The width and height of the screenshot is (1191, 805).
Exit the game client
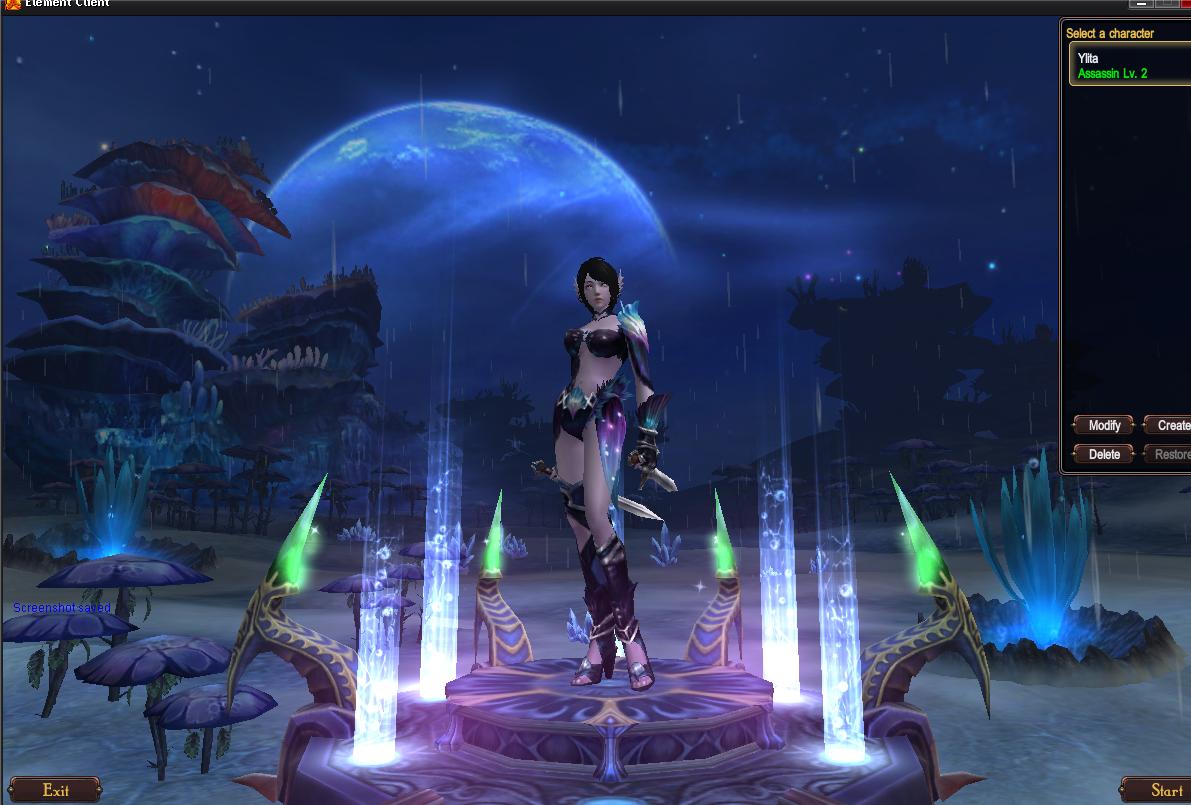coord(56,790)
